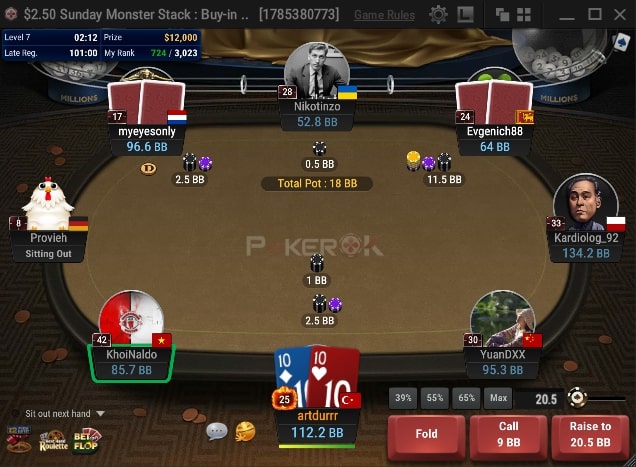
Task: Set bet size to 39% of pot
Action: pos(402,398)
